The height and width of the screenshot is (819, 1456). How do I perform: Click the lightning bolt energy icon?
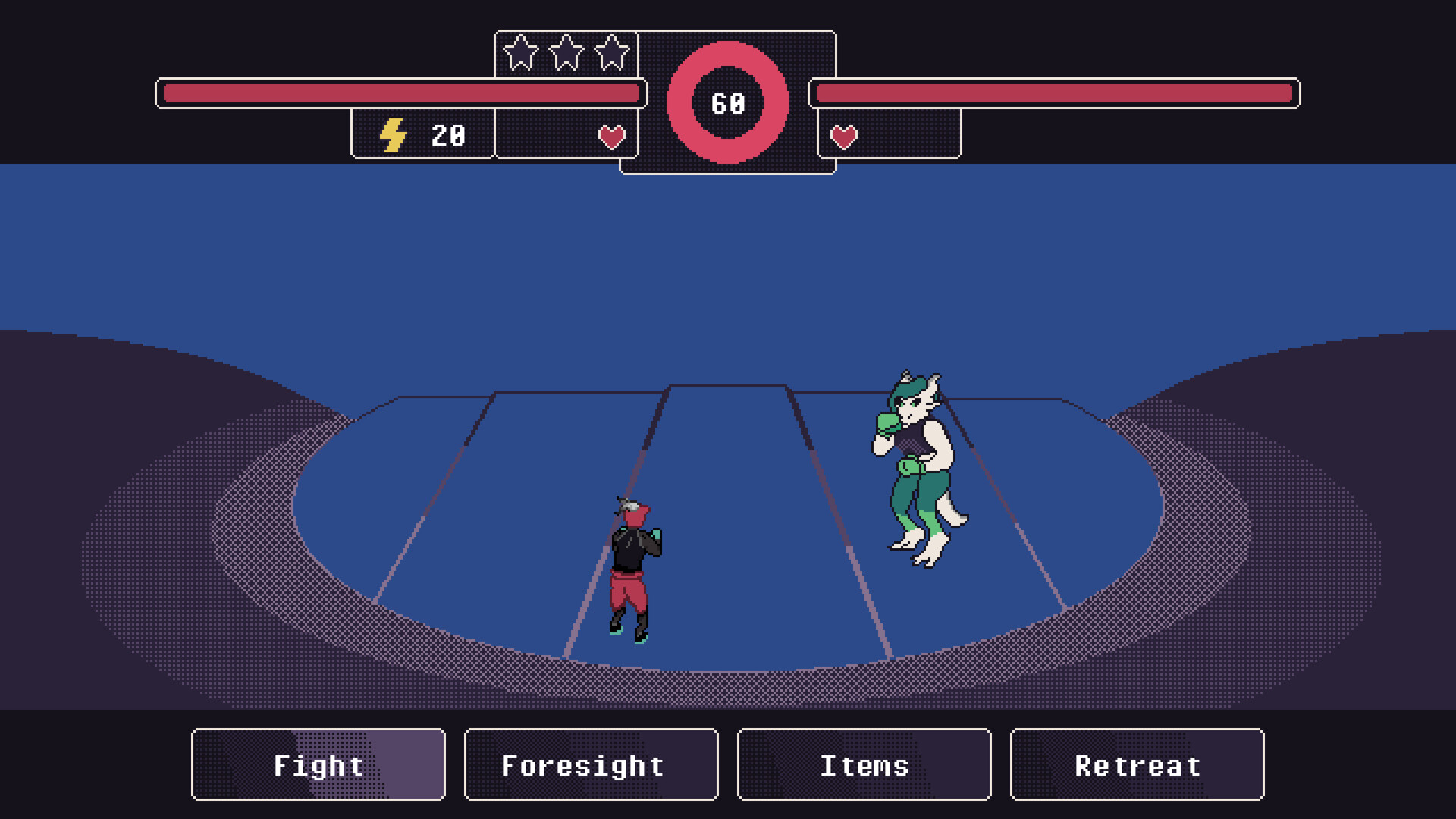[392, 136]
